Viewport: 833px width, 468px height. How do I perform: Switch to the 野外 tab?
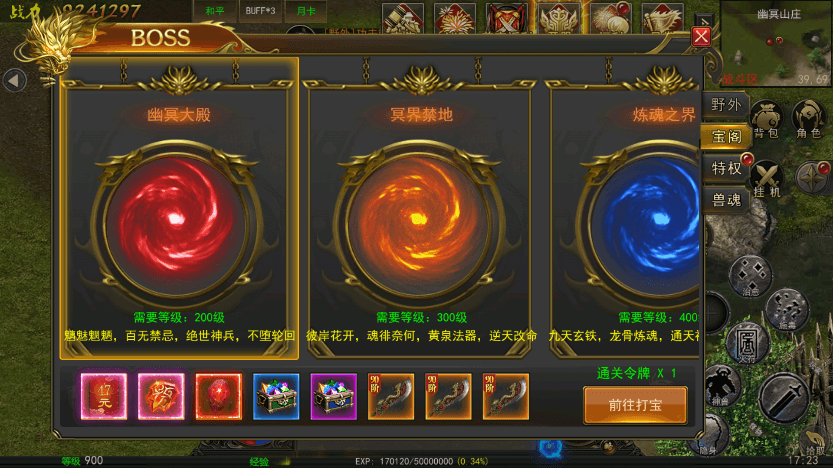(x=726, y=106)
